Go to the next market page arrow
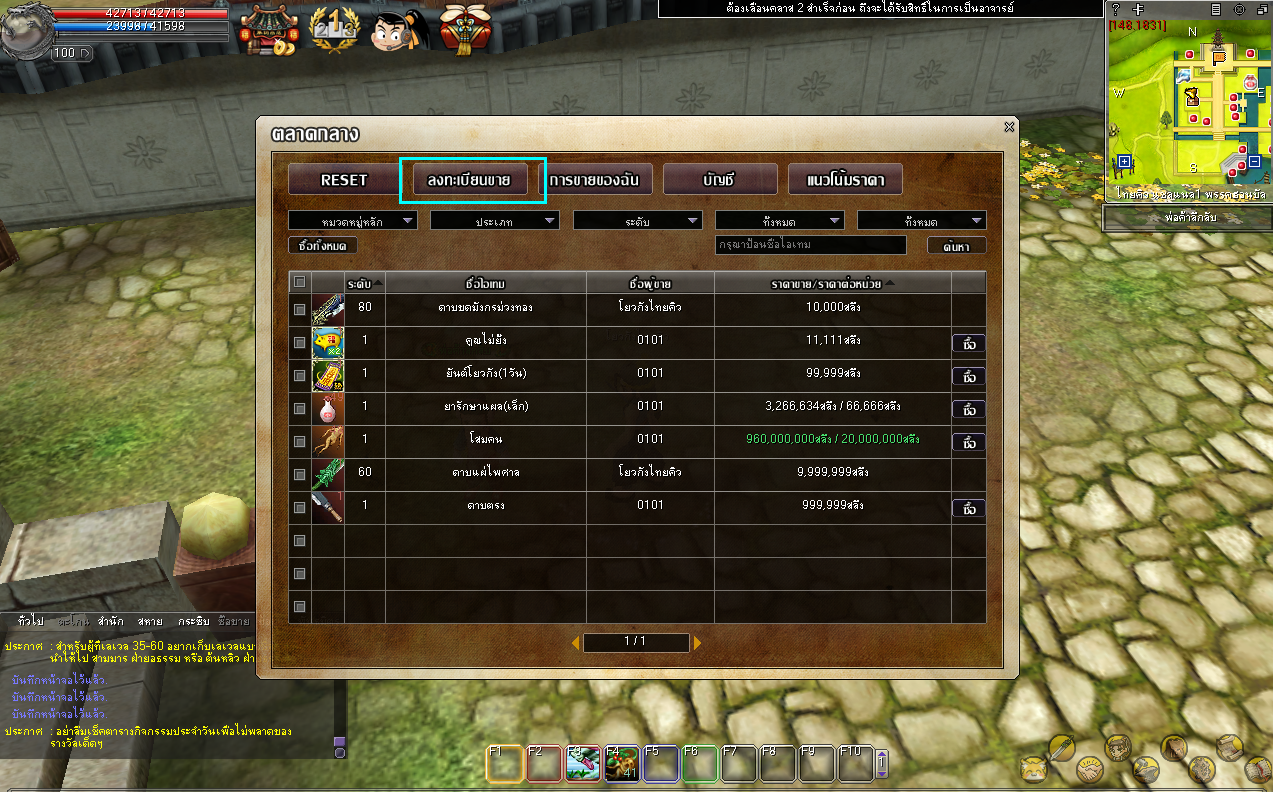Viewport: 1273px width, 792px height. point(697,642)
